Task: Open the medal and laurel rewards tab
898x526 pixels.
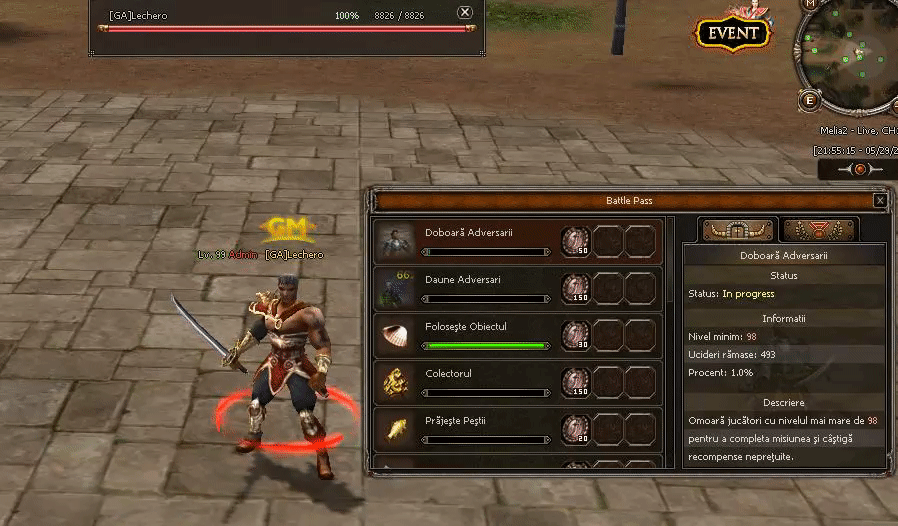Action: (819, 230)
